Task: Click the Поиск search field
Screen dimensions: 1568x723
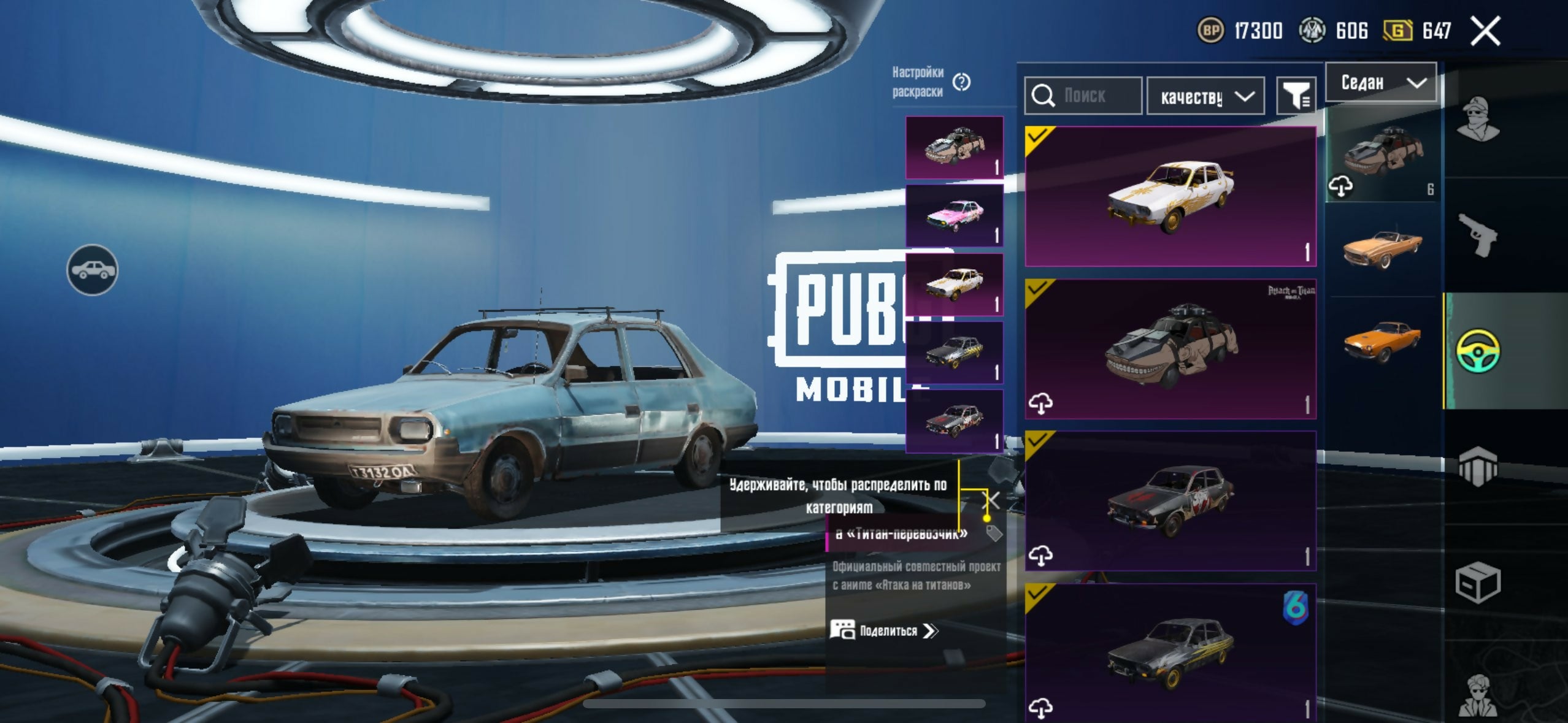Action: [1083, 96]
